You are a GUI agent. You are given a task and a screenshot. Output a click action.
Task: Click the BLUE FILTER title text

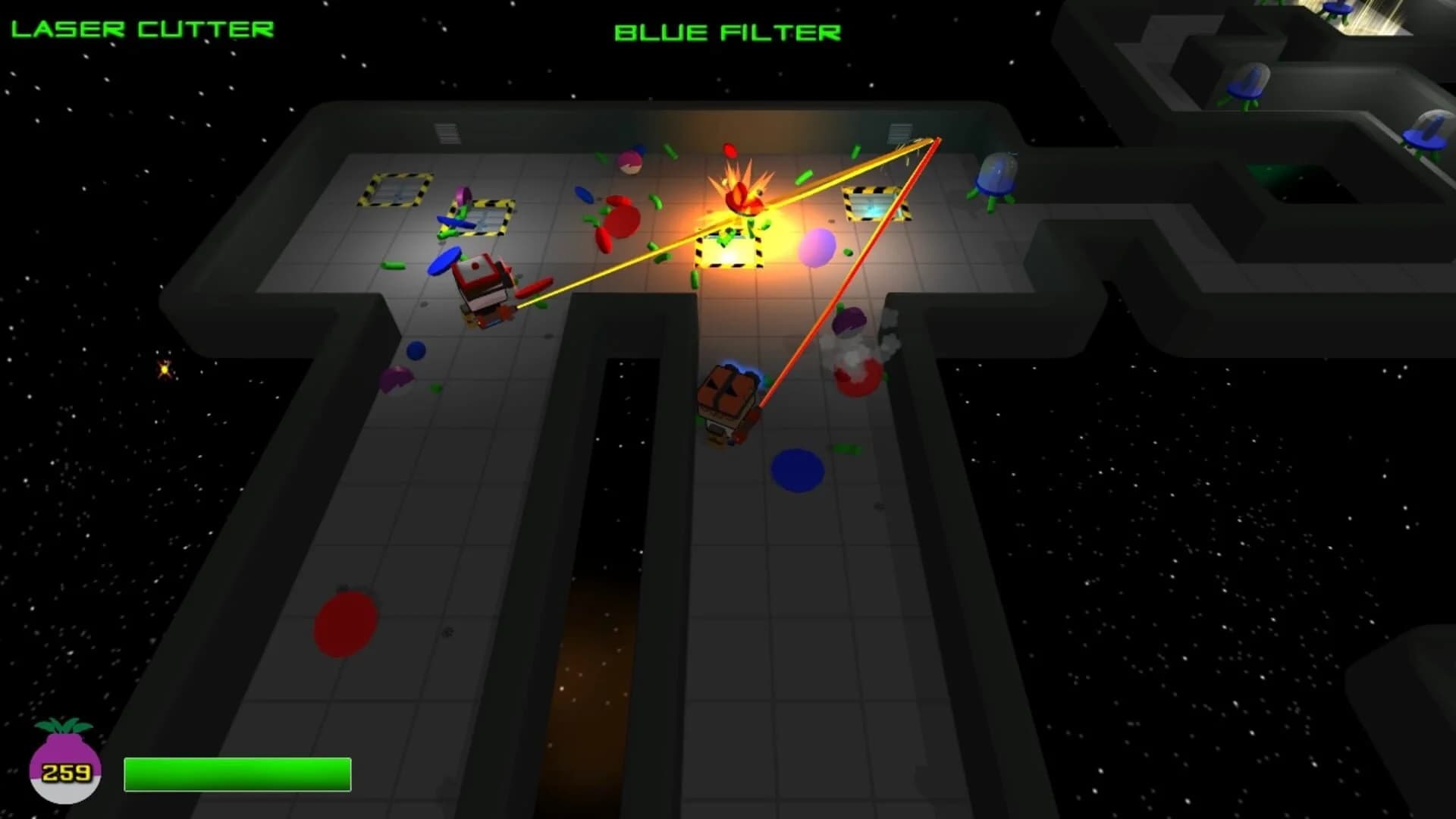click(x=728, y=32)
